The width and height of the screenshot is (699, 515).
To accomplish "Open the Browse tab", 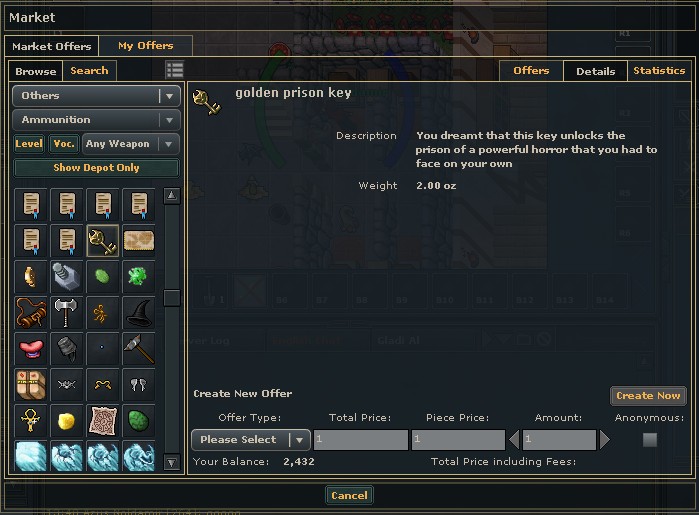I will pyautogui.click(x=36, y=71).
